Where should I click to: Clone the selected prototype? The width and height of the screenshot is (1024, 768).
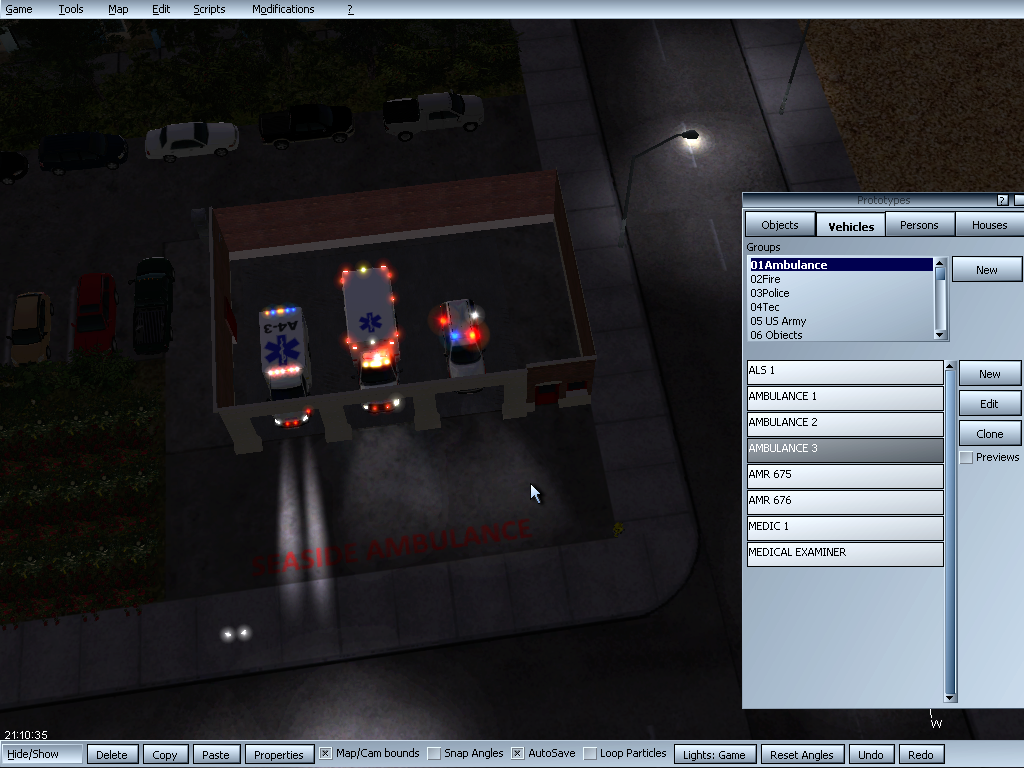pyautogui.click(x=989, y=434)
